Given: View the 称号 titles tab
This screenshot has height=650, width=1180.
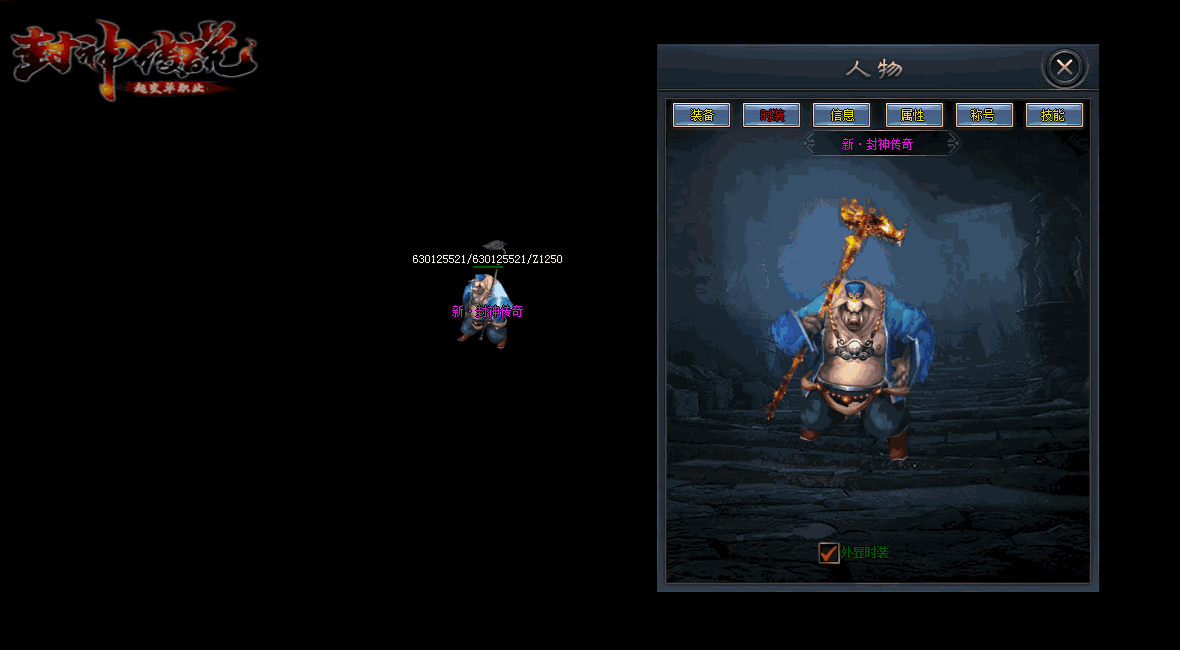Looking at the screenshot, I should (x=984, y=115).
